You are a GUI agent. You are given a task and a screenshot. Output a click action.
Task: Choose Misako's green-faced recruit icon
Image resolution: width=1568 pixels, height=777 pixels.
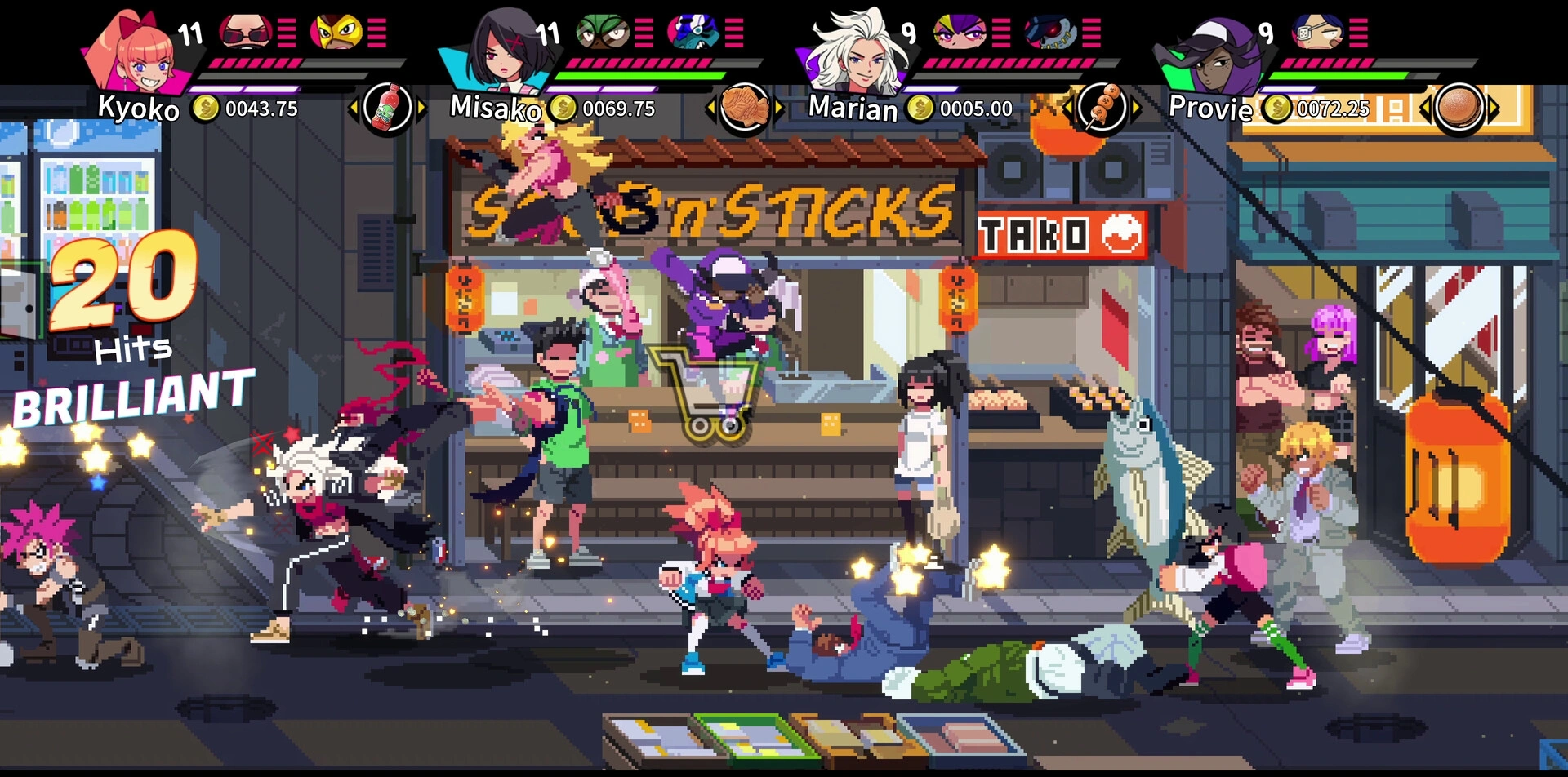point(603,33)
